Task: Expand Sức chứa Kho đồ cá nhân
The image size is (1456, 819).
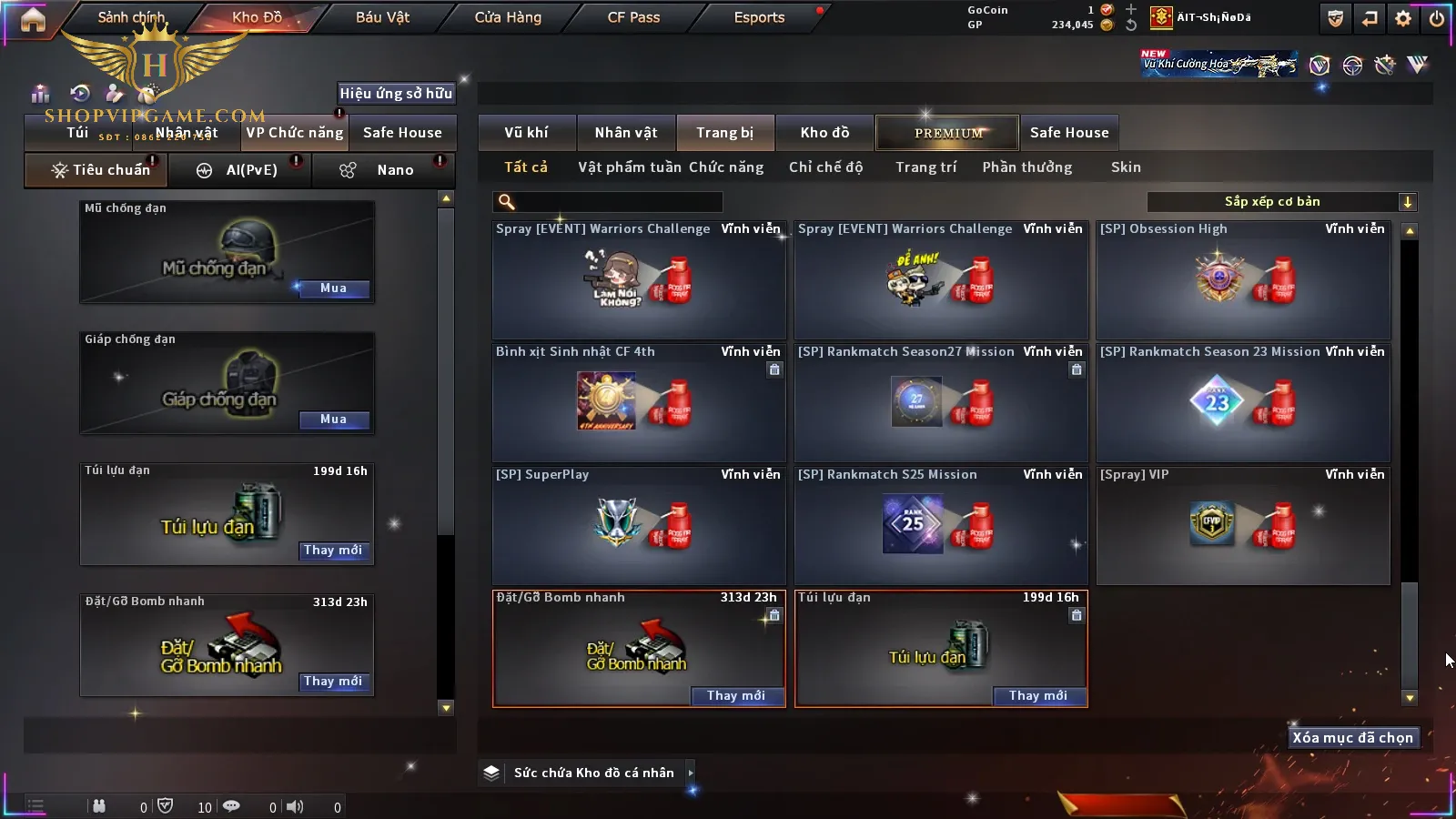Action: (691, 773)
